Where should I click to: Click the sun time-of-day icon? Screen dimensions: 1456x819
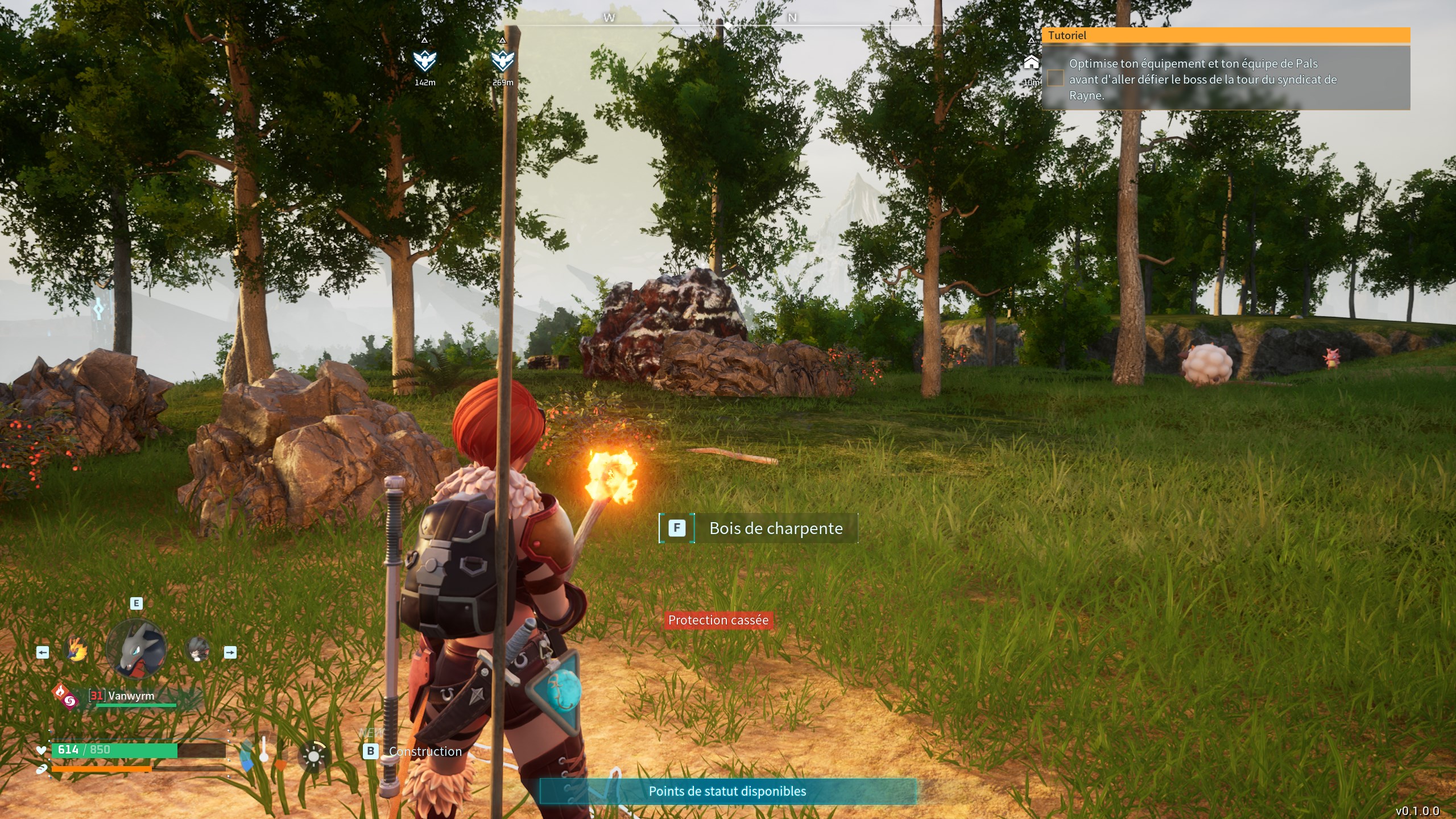[313, 756]
